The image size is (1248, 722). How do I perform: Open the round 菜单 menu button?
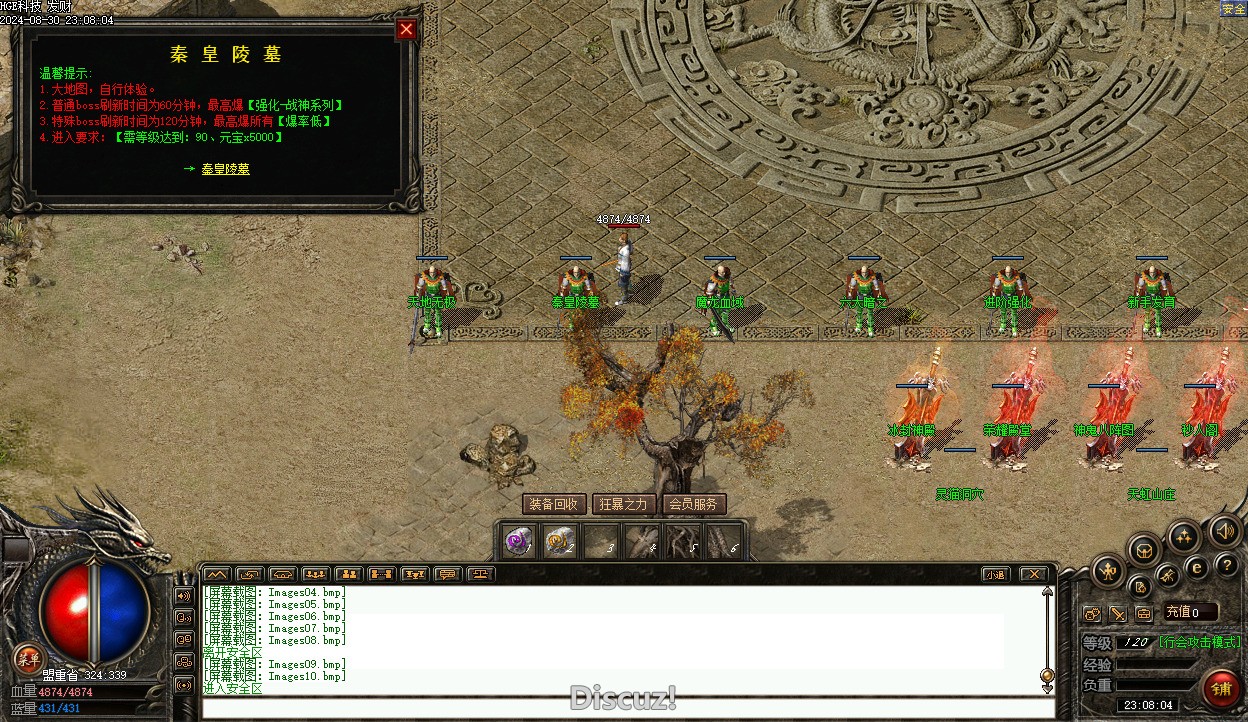point(27,658)
